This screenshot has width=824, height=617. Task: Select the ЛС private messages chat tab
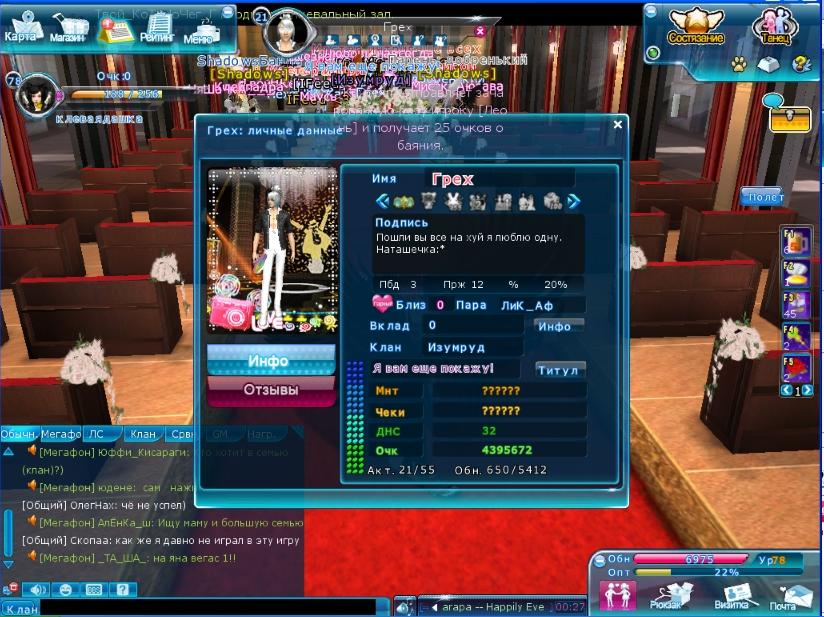(97, 435)
